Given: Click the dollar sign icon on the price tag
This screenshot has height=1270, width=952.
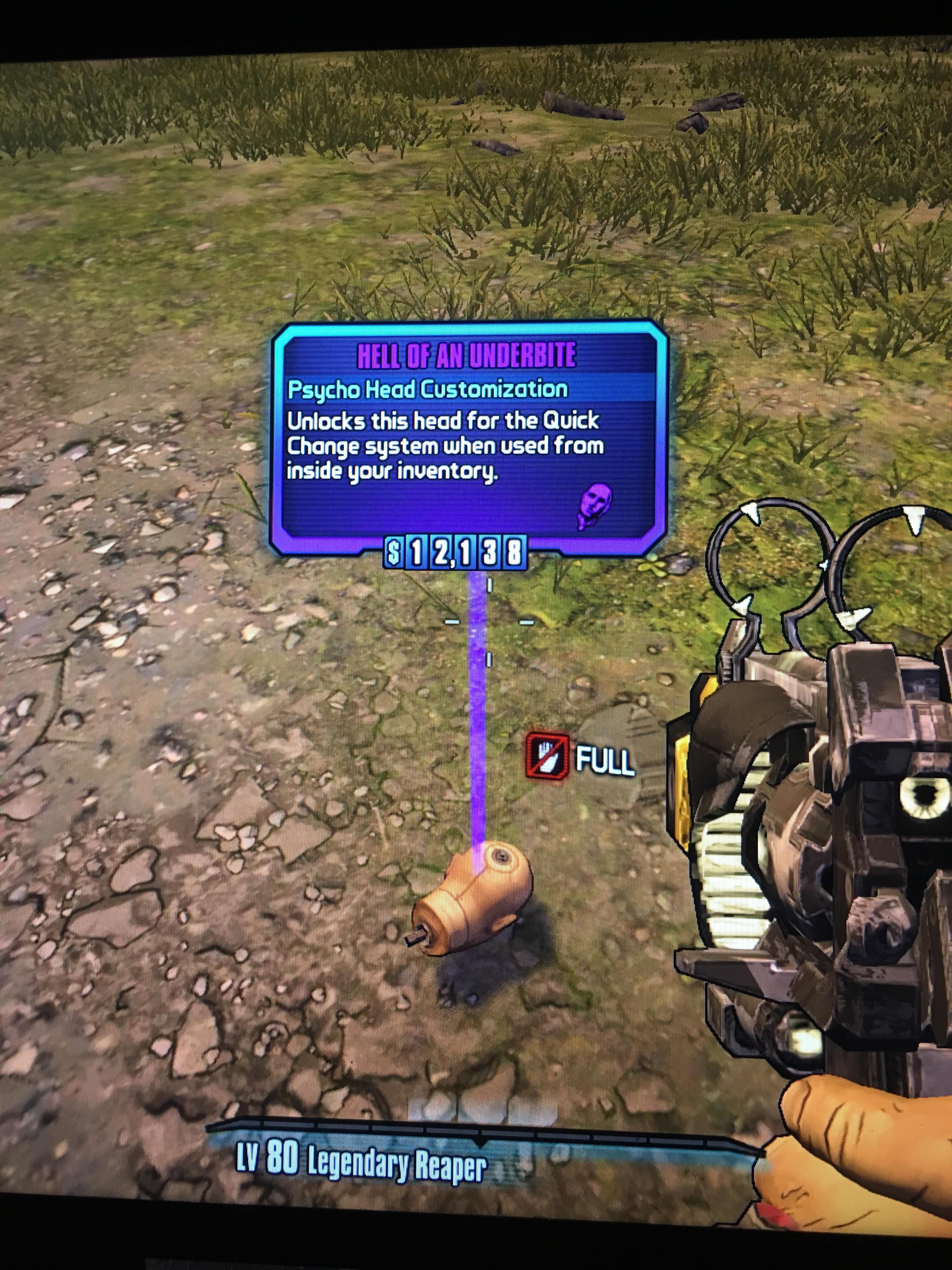Looking at the screenshot, I should pyautogui.click(x=394, y=552).
